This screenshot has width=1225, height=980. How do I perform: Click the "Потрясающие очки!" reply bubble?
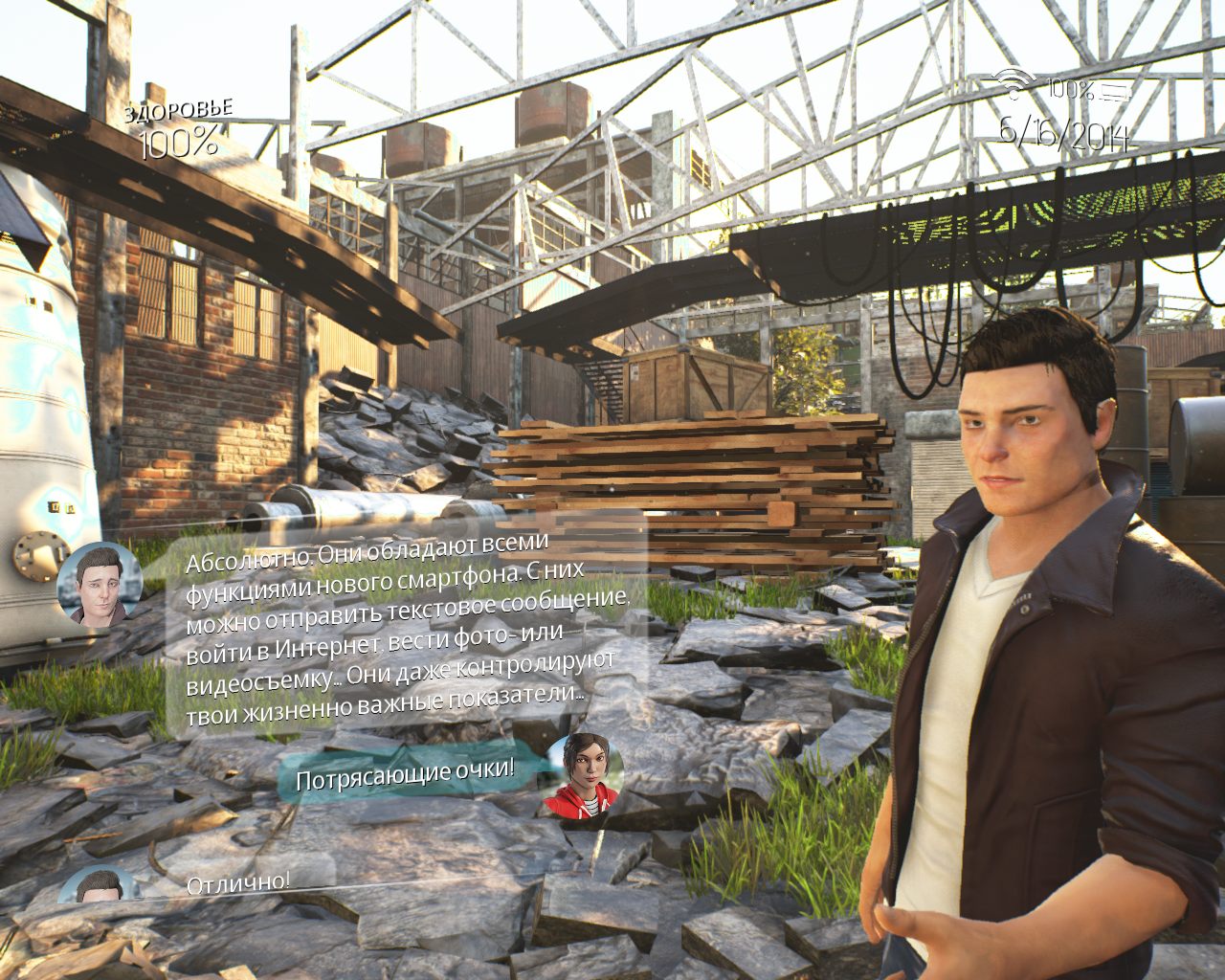point(406,773)
